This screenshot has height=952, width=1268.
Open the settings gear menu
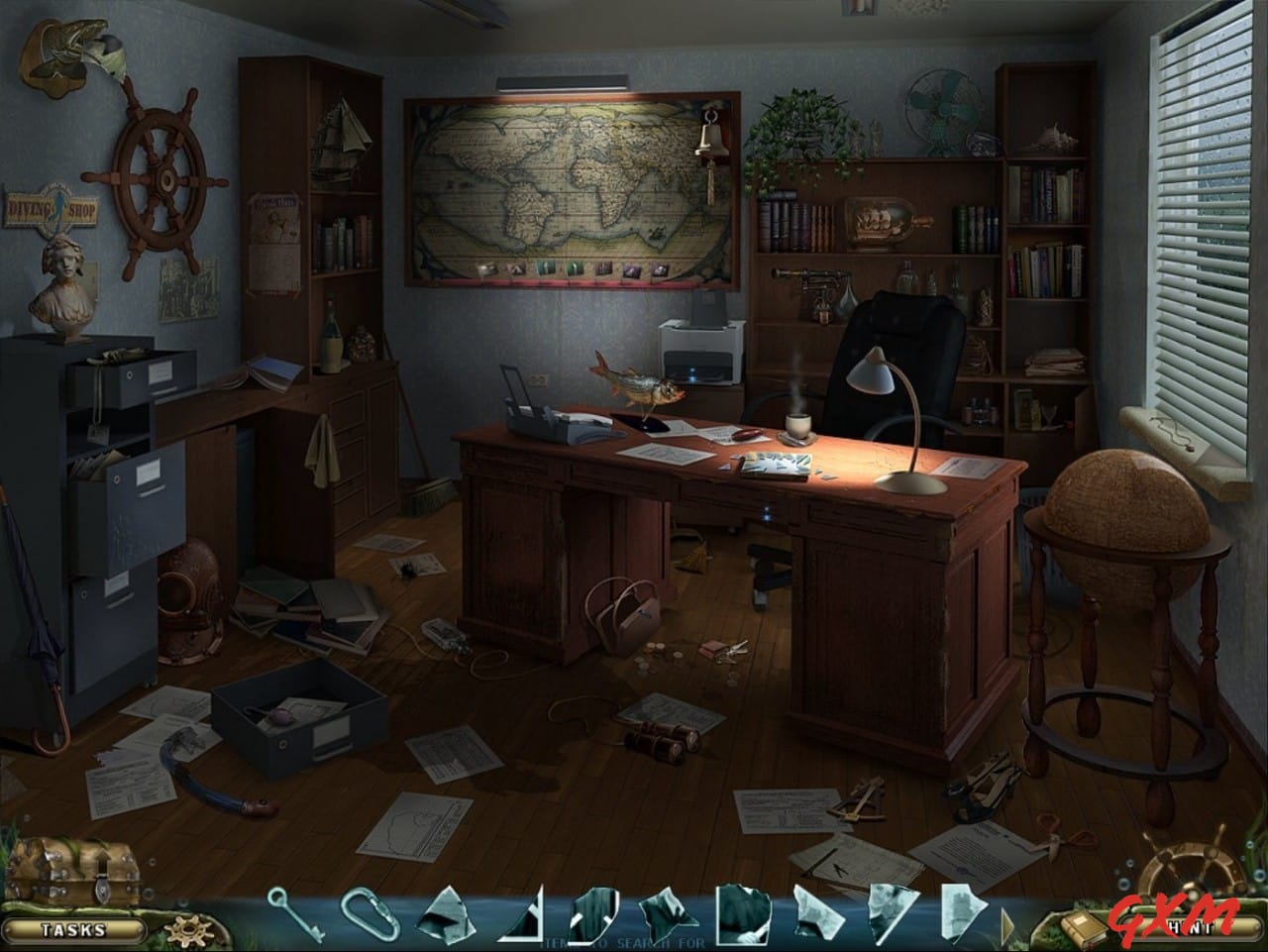[188, 928]
